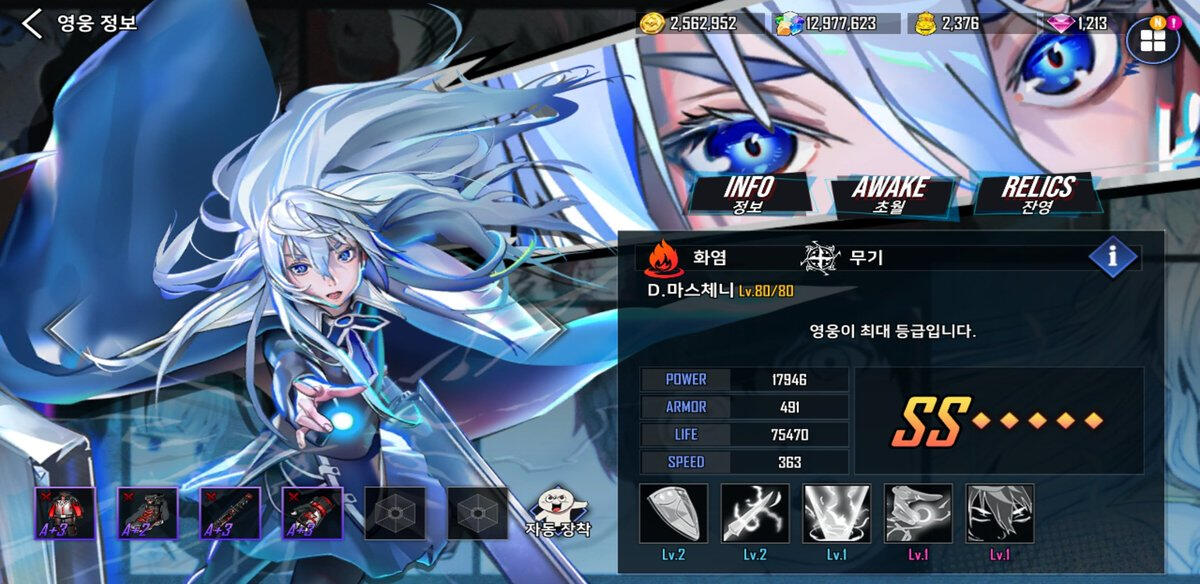View the lightning sword skill icon
The image size is (1200, 584).
click(x=755, y=514)
